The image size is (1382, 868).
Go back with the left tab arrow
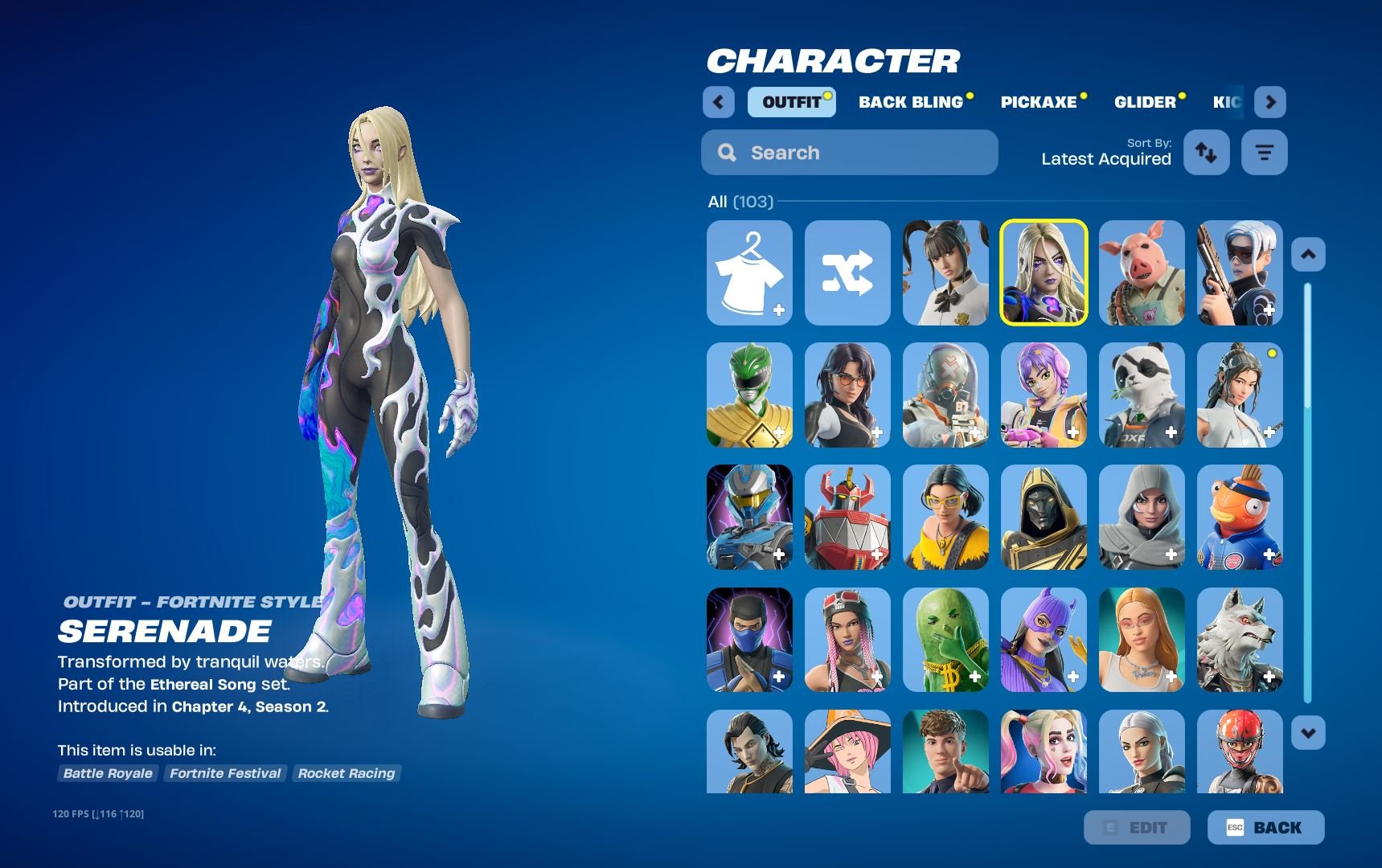coord(718,102)
